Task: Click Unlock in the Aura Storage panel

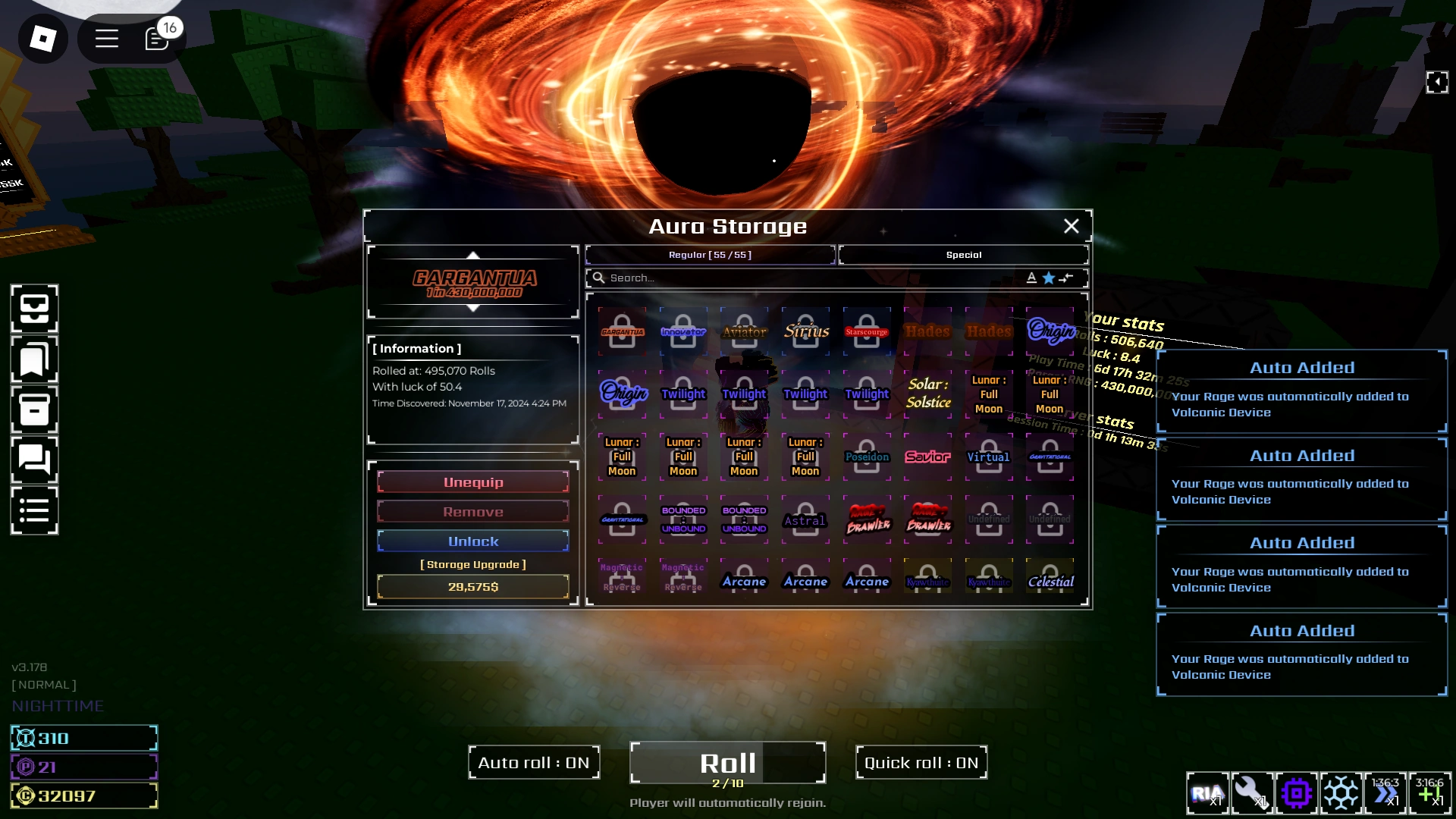Action: point(472,541)
